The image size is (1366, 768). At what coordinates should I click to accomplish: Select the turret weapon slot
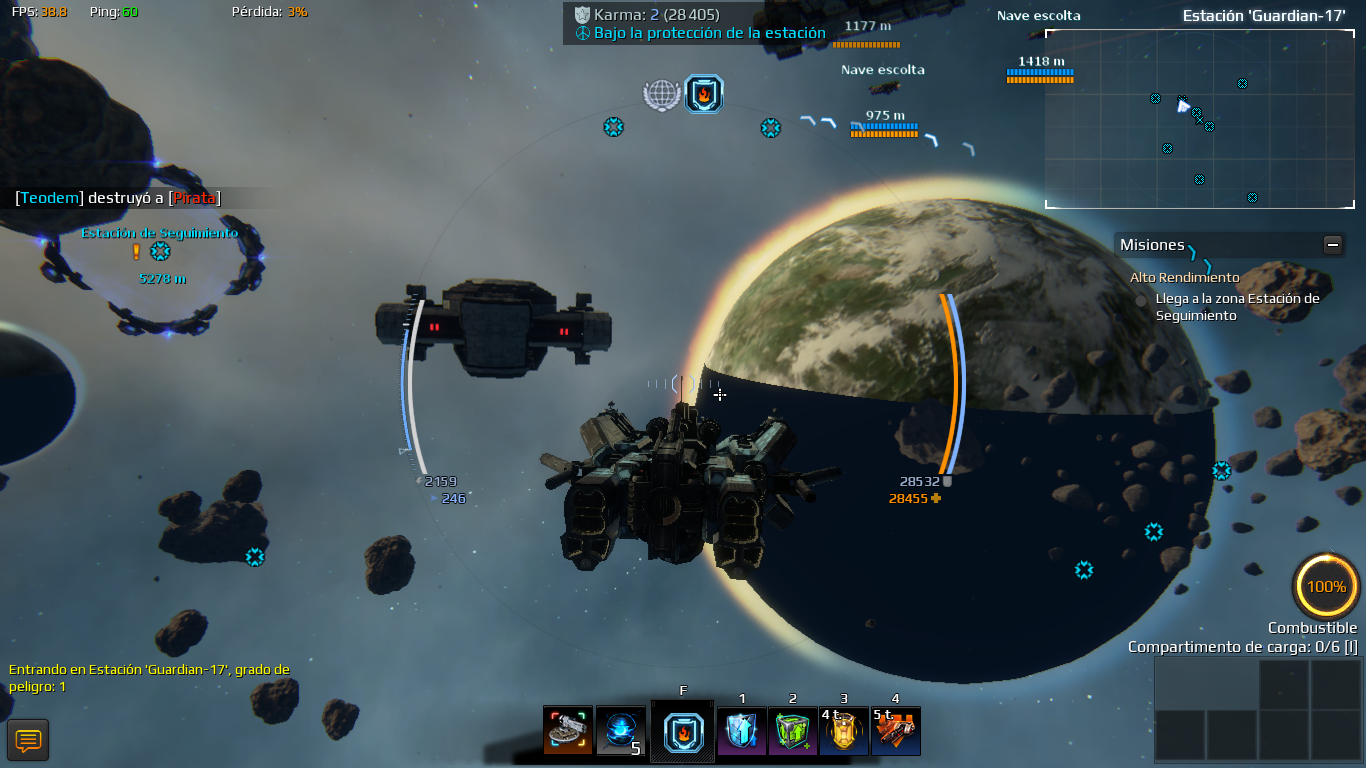tap(568, 731)
